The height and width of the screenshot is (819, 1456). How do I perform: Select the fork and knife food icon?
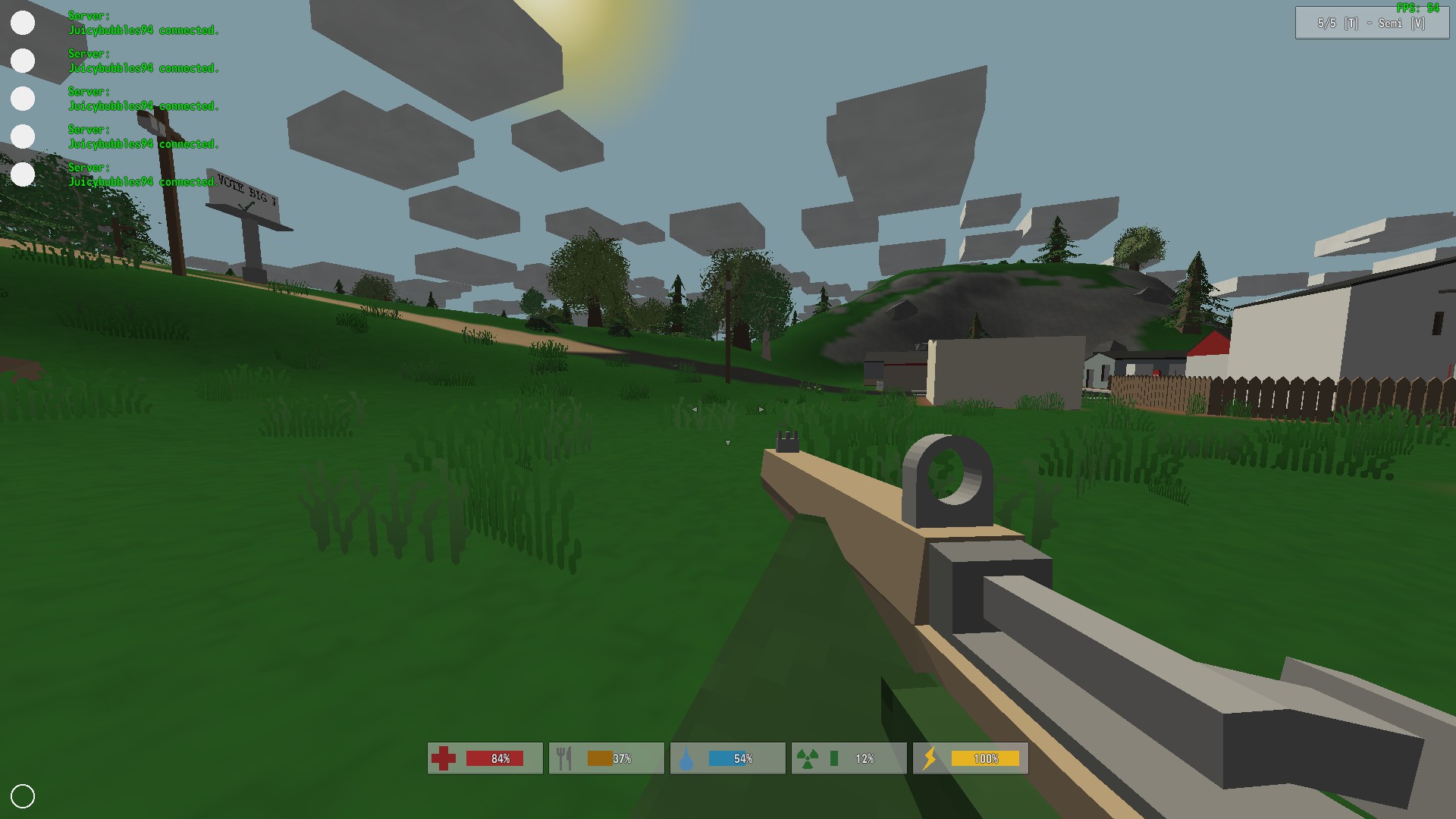click(x=564, y=758)
